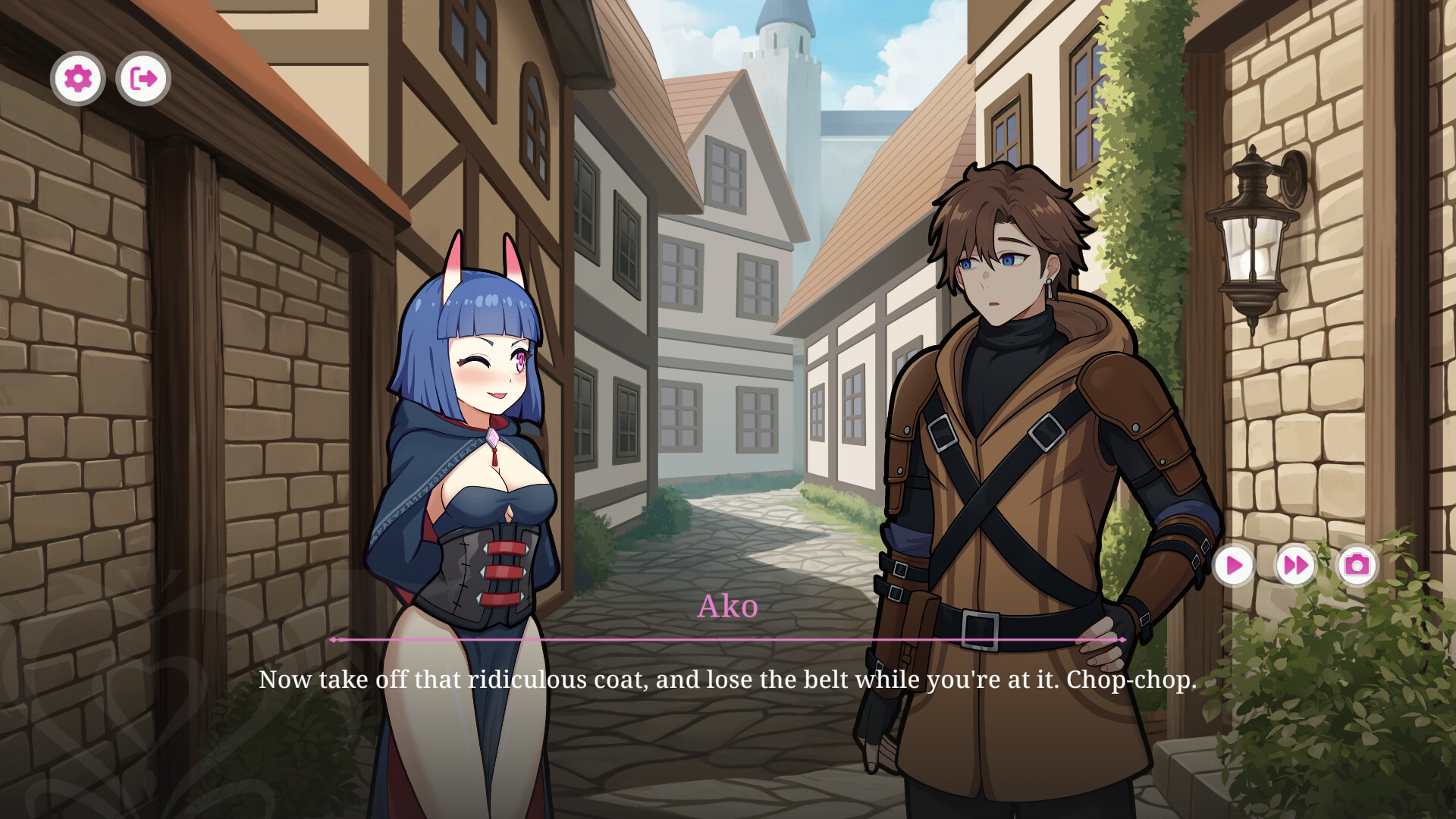The image size is (1456, 819).
Task: Open the options menu via gear button
Action: pyautogui.click(x=79, y=77)
